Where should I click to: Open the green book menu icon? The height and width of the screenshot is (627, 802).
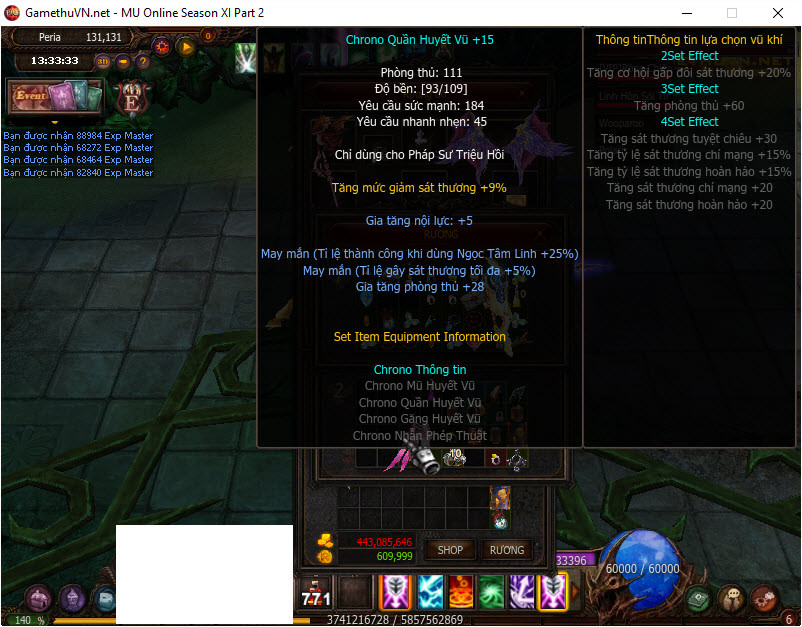(698, 598)
